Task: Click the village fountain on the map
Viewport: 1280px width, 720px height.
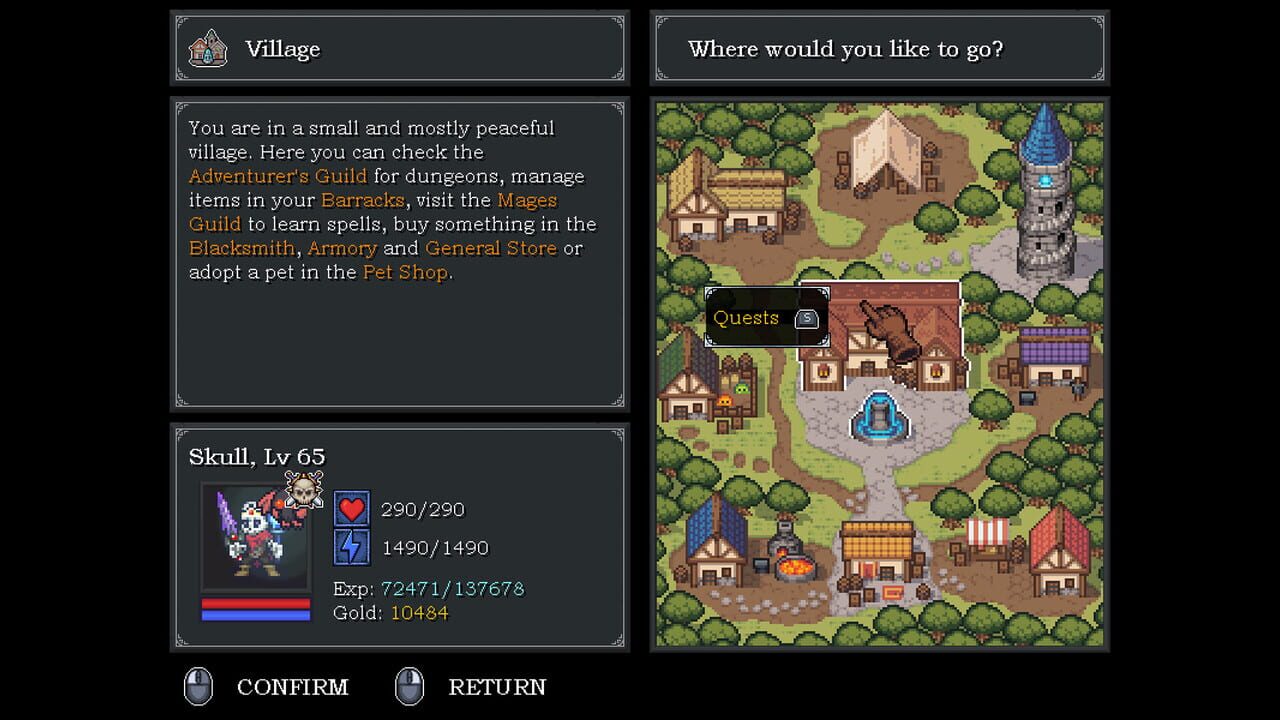Action: pyautogui.click(x=879, y=415)
